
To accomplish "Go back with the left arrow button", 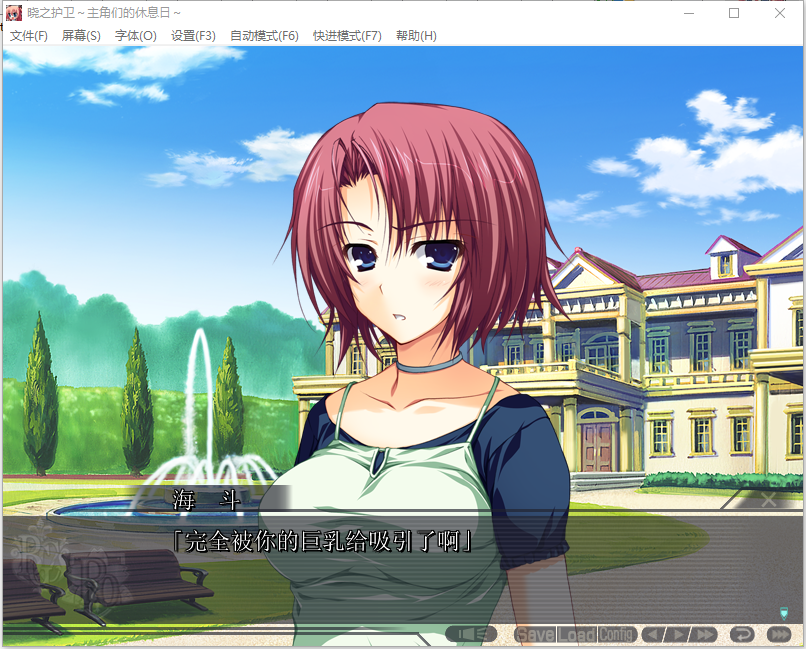I will point(652,635).
